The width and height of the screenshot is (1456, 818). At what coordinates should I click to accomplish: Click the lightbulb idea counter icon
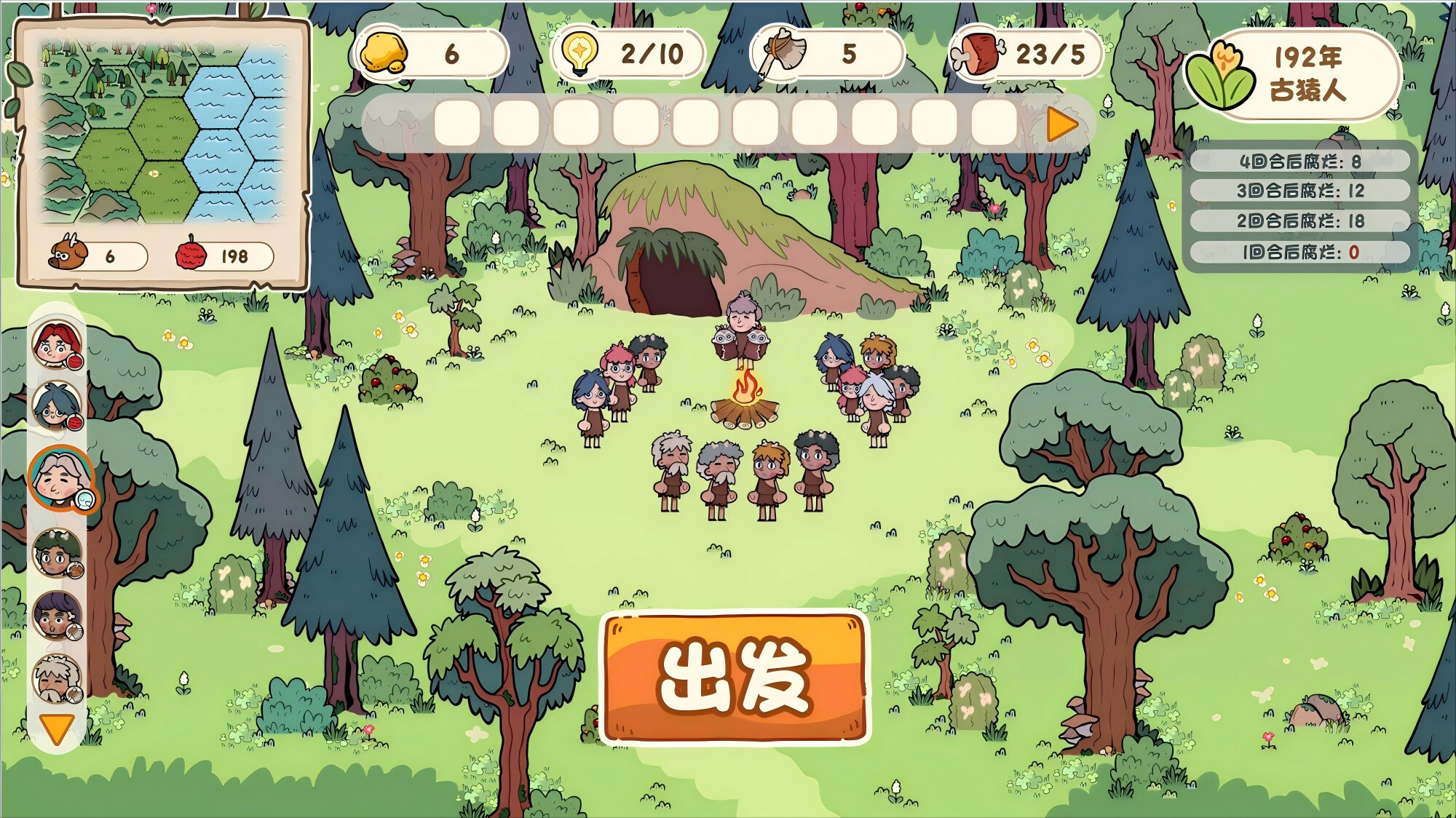click(x=580, y=54)
